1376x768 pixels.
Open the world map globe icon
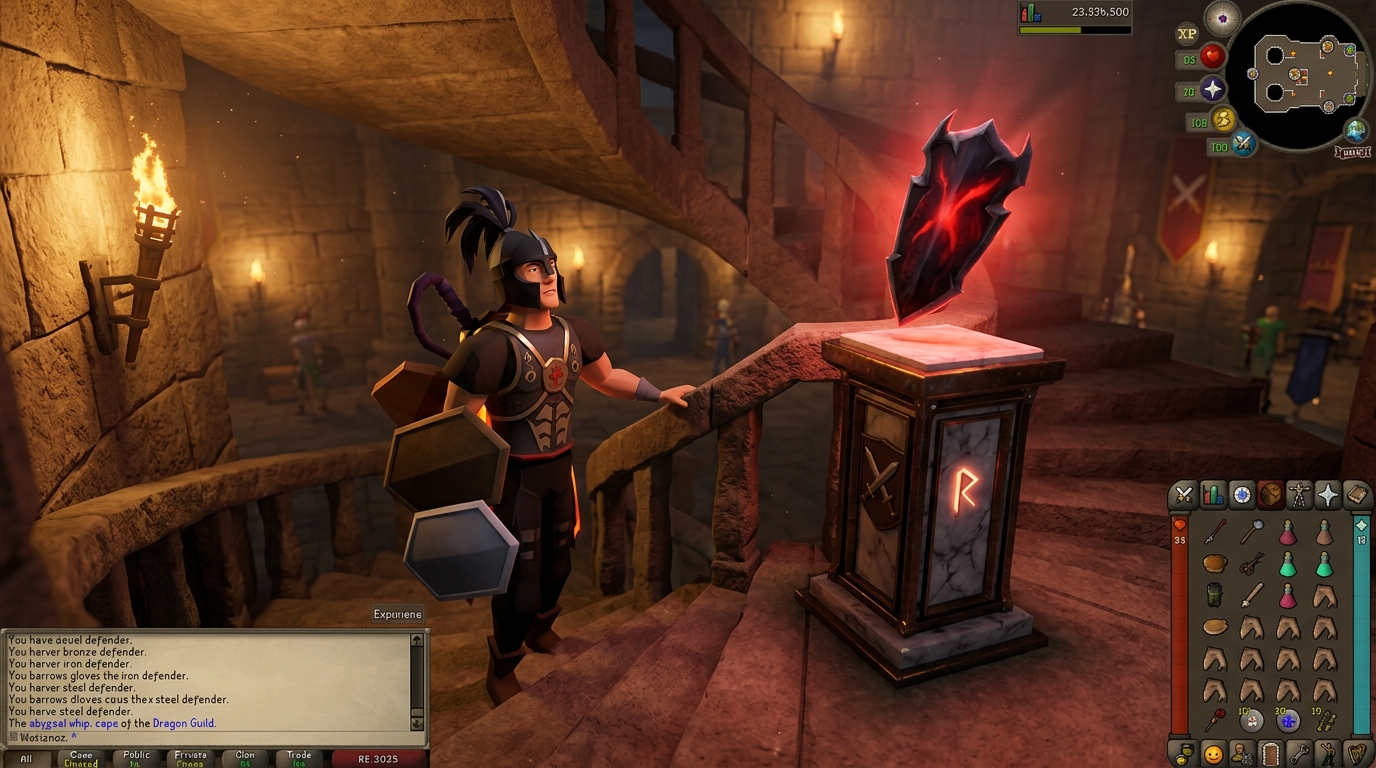coord(1356,130)
